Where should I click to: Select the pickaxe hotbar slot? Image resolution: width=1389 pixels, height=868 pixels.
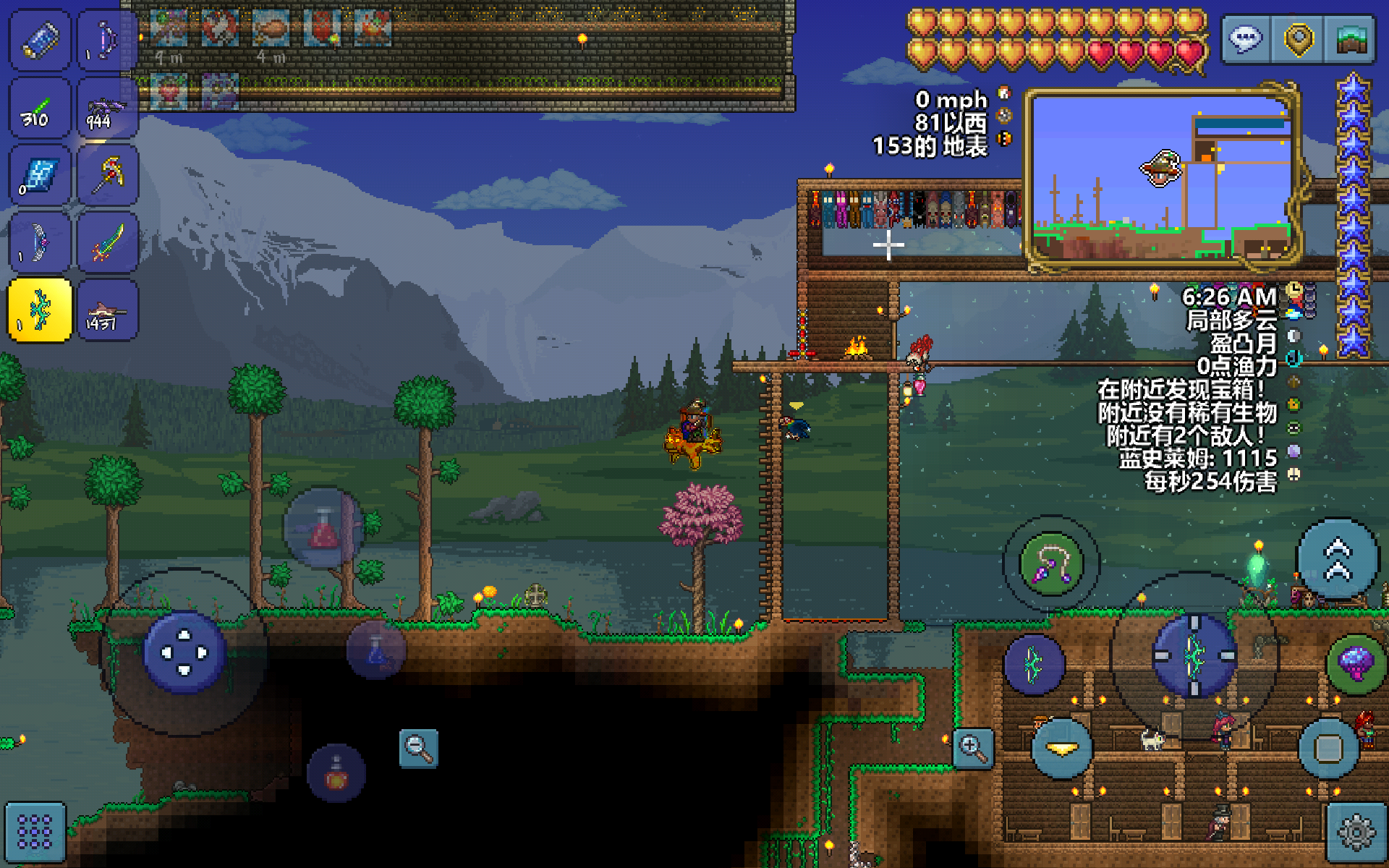tap(108, 175)
